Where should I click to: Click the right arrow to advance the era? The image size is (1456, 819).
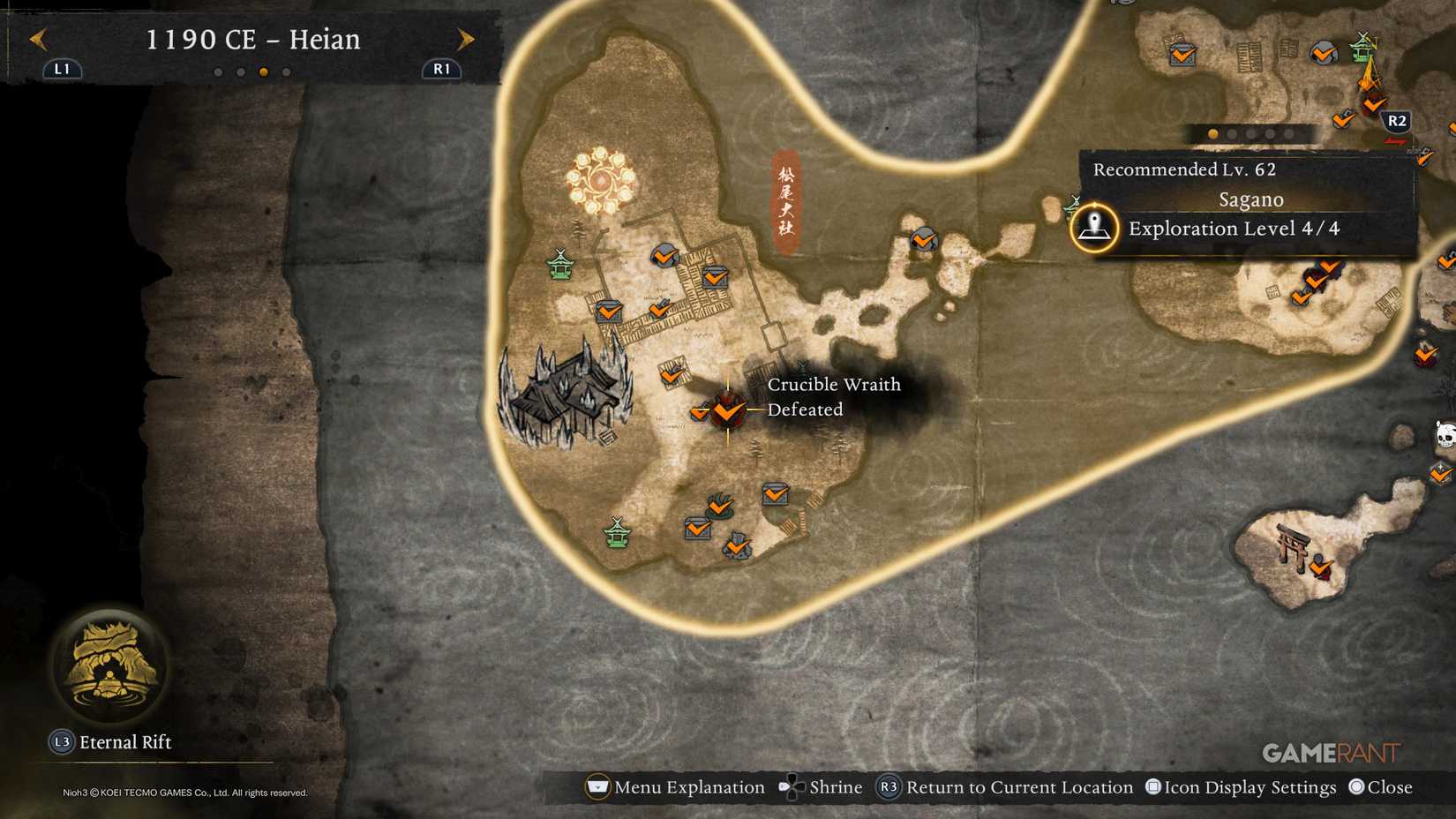coord(466,40)
